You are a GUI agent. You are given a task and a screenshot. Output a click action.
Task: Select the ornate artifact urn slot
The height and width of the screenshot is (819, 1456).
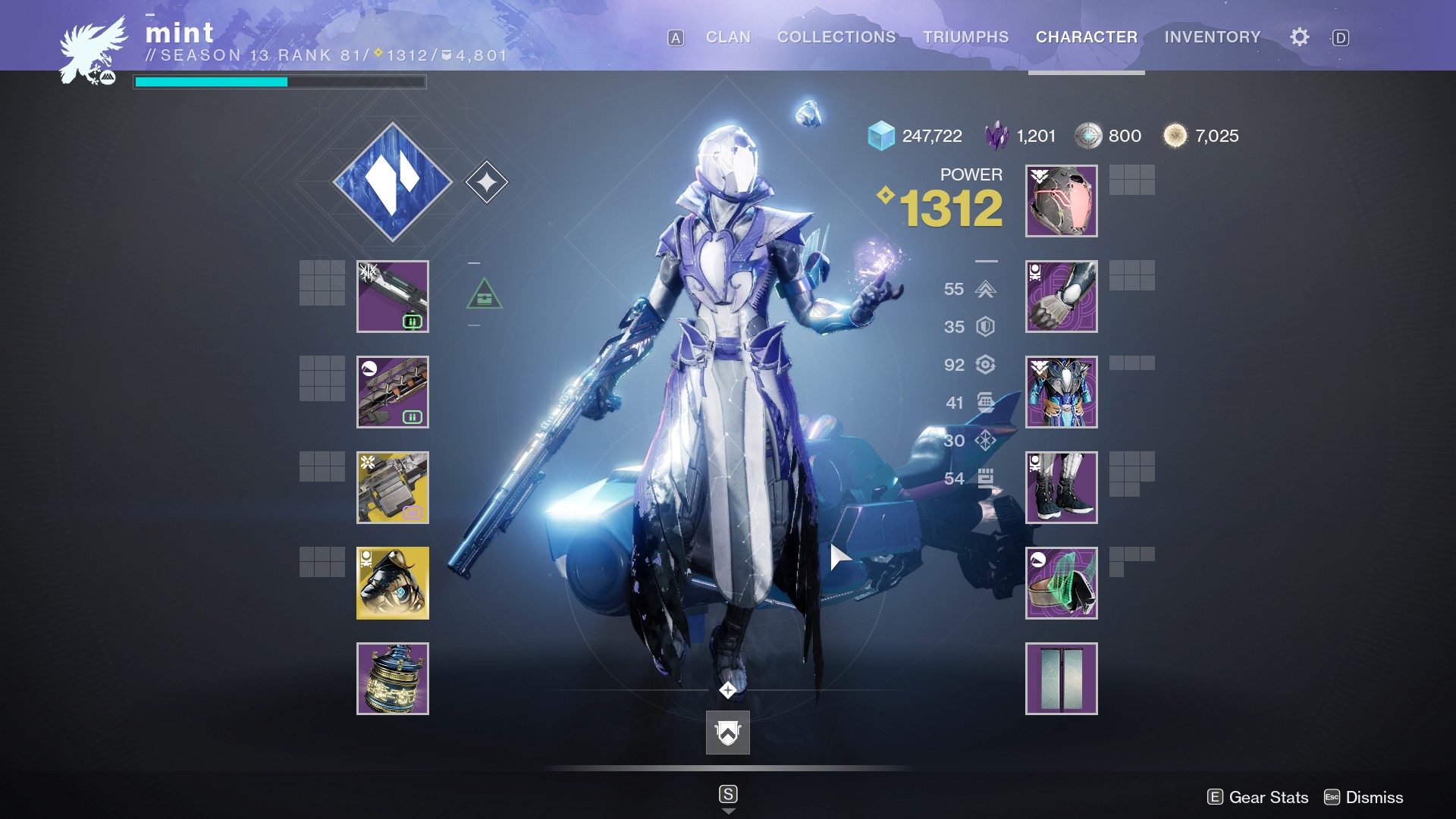tap(393, 679)
